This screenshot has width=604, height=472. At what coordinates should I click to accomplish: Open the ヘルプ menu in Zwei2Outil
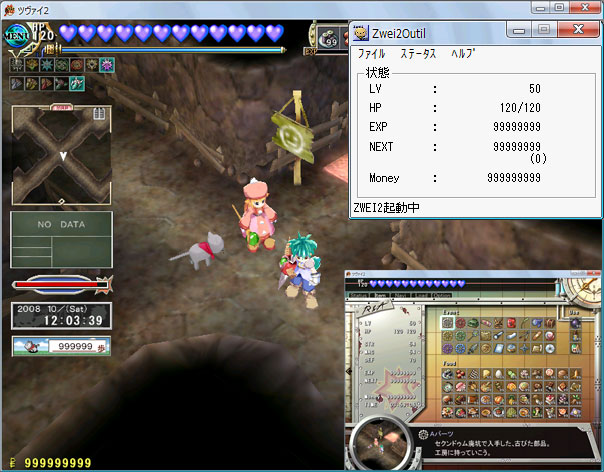pos(463,53)
